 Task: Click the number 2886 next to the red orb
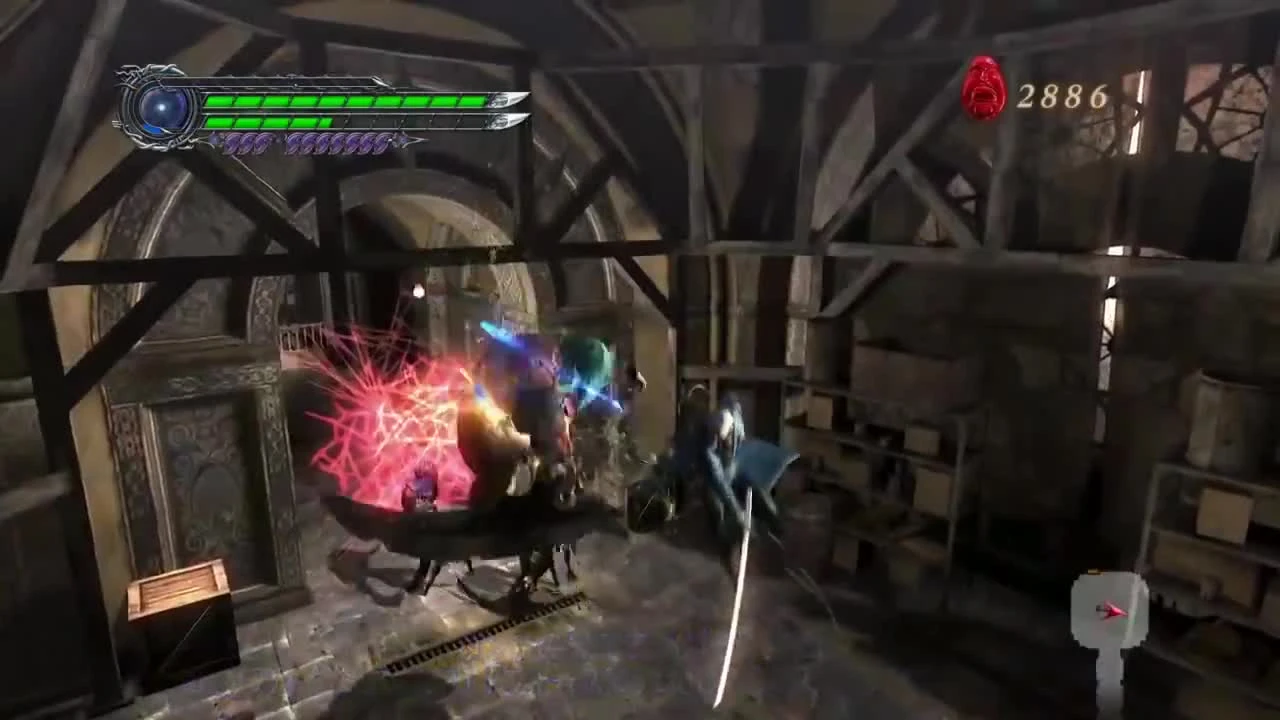point(1060,97)
